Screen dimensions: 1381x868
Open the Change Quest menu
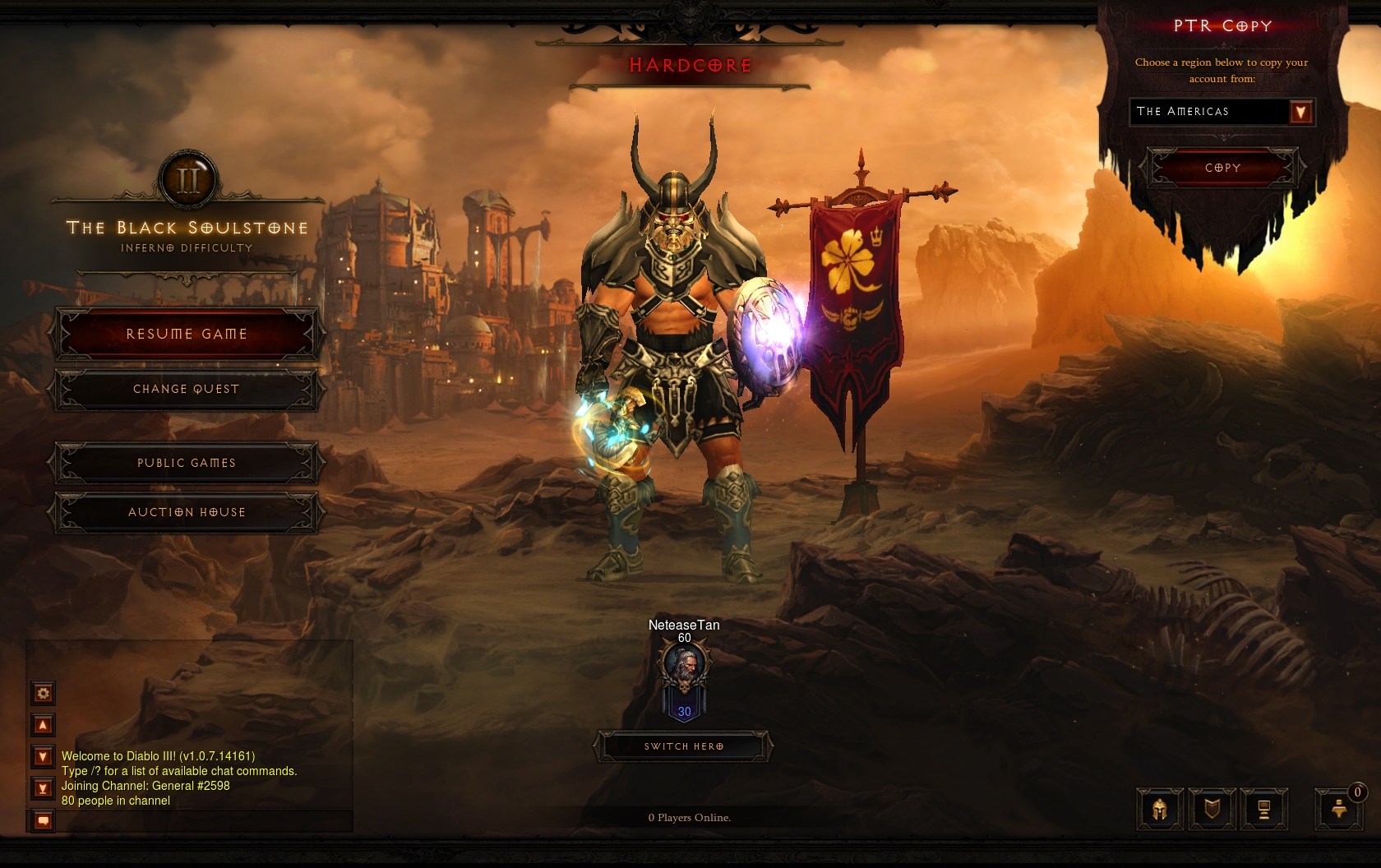[187, 389]
